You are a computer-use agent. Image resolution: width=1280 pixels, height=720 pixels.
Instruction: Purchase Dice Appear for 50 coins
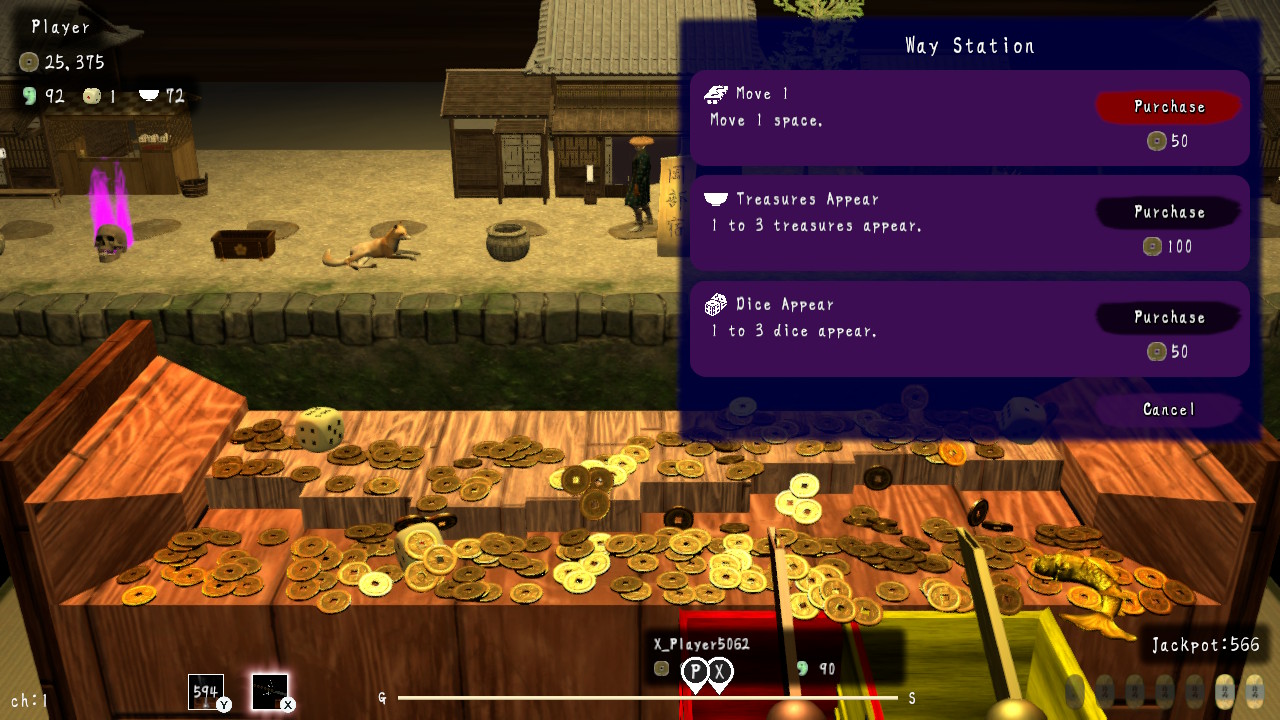pos(1168,317)
